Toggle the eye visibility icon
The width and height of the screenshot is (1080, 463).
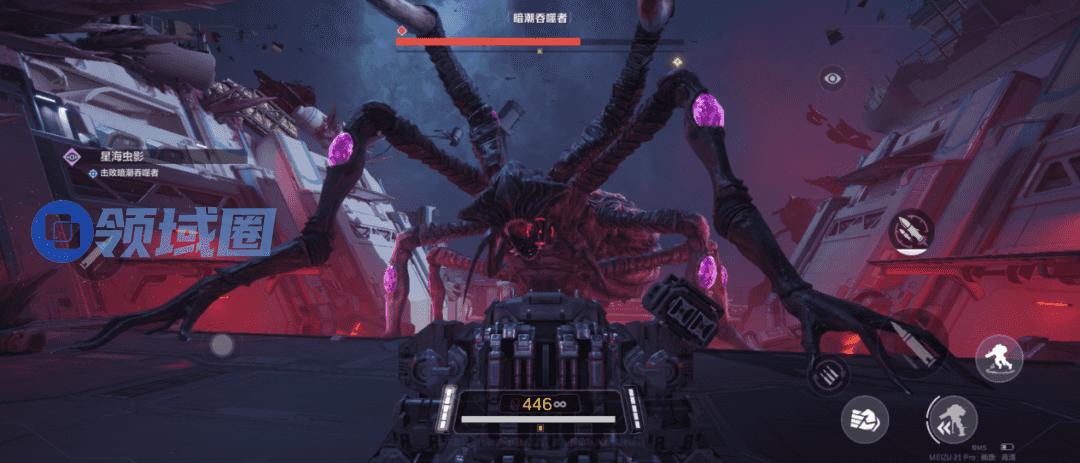[832, 78]
